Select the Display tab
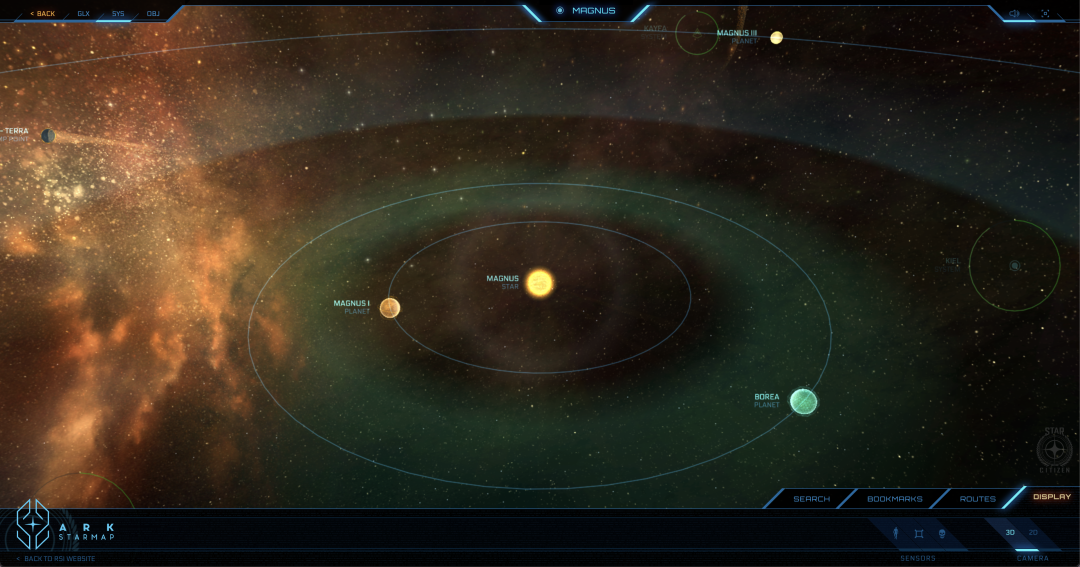 coord(1051,497)
